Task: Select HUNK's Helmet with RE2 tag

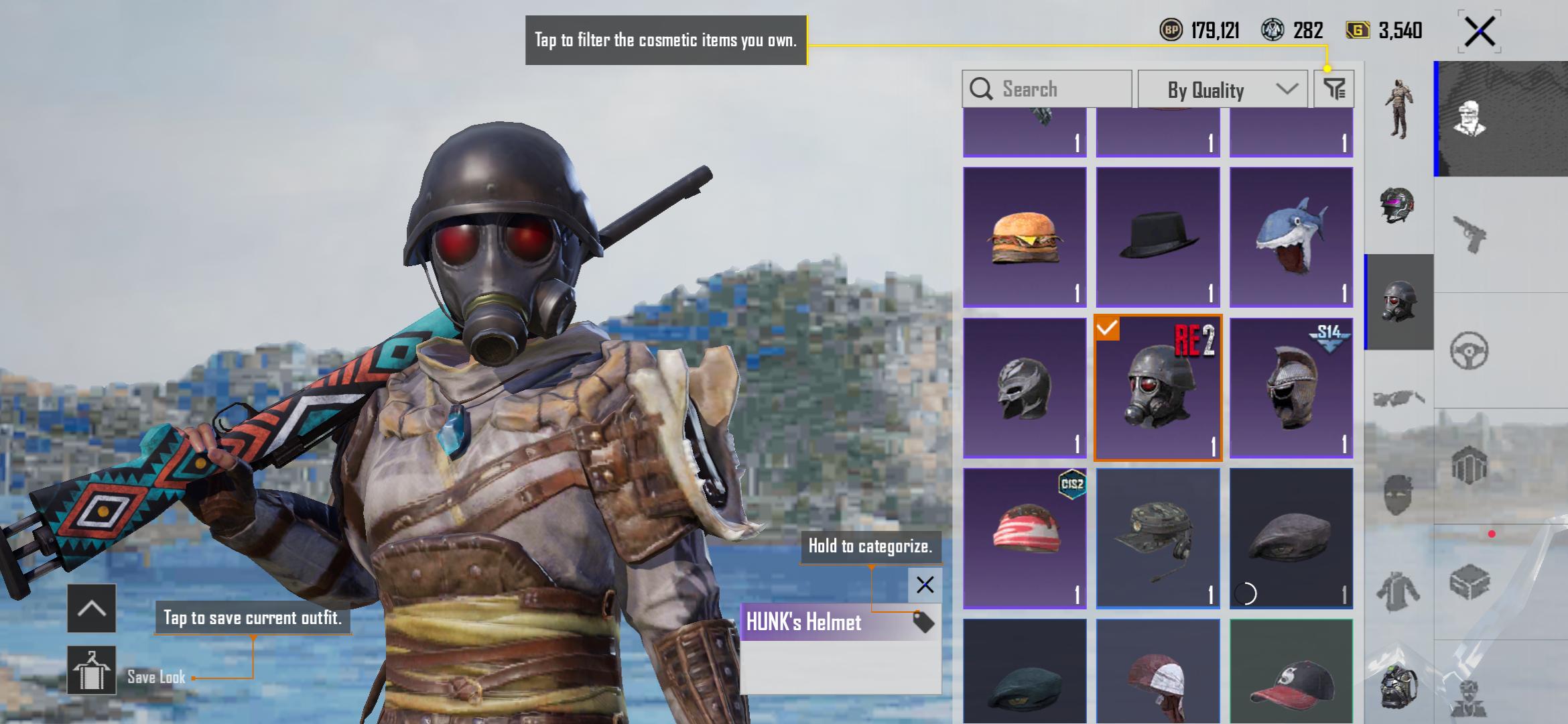Action: pos(1158,388)
